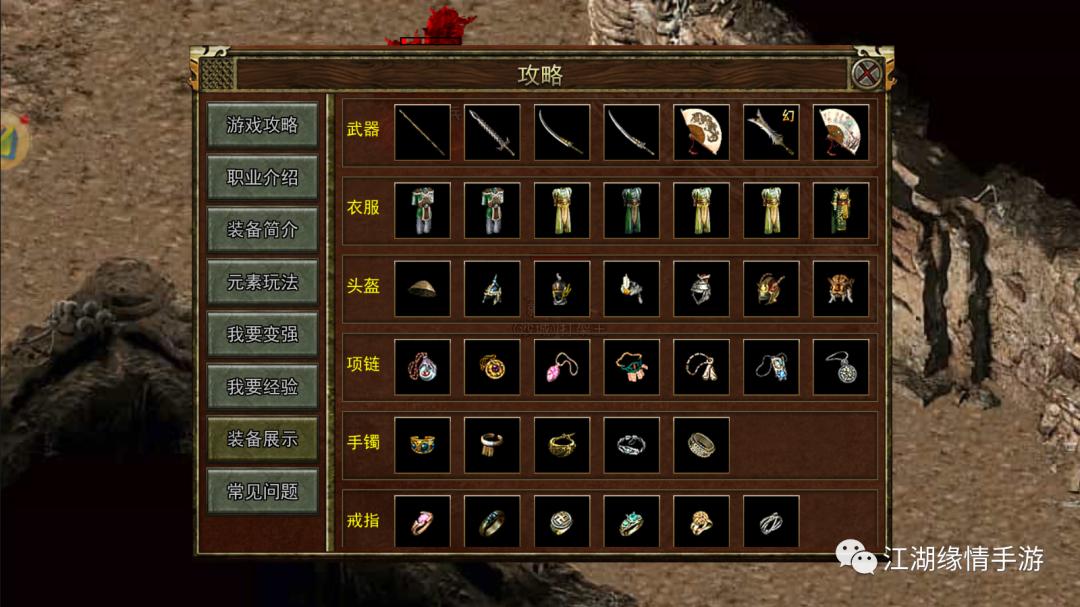The image size is (1080, 607).
Task: Select the plain silver bracelet icon
Action: click(632, 445)
